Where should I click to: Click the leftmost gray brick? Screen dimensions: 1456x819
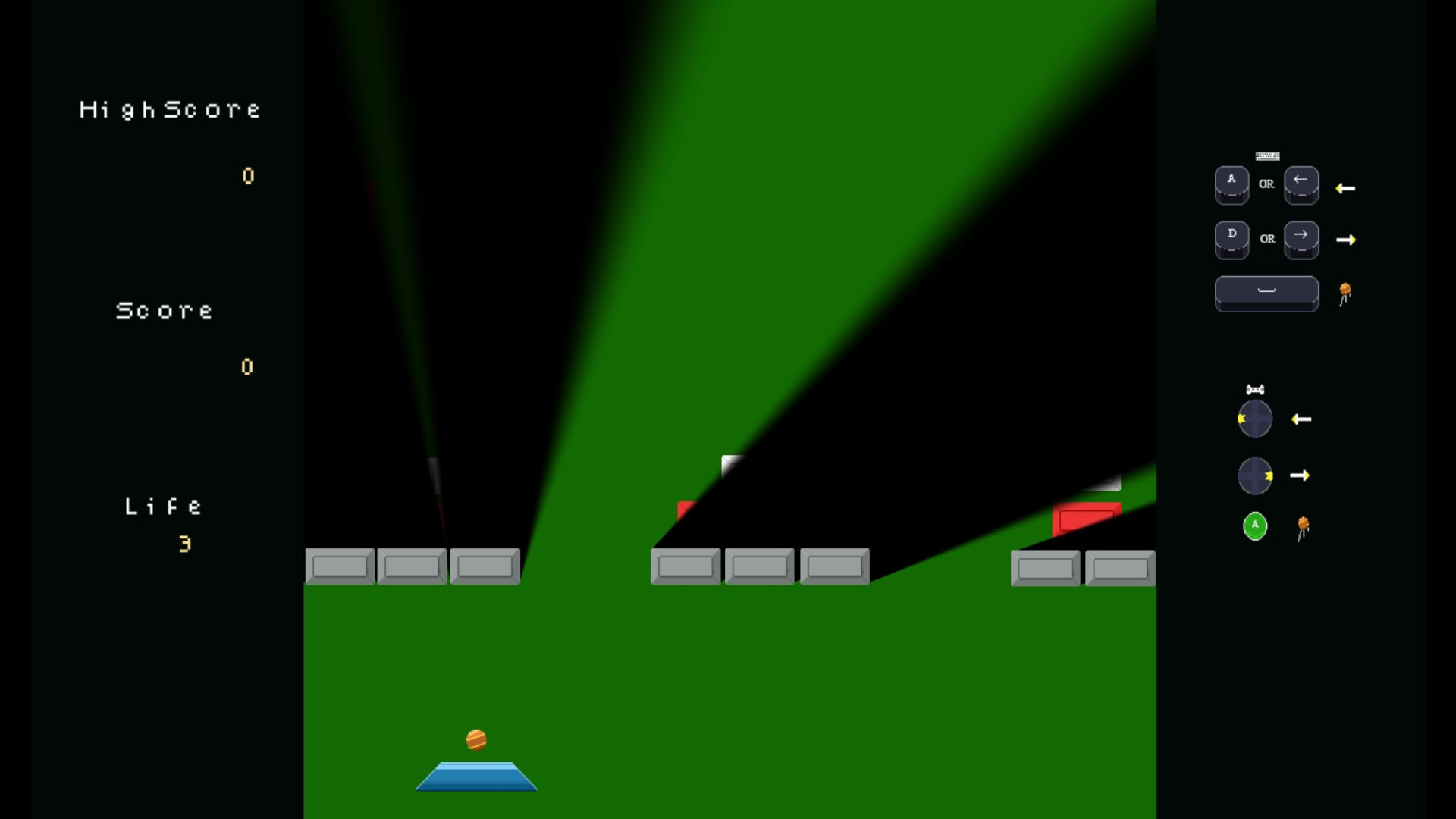[x=340, y=566]
